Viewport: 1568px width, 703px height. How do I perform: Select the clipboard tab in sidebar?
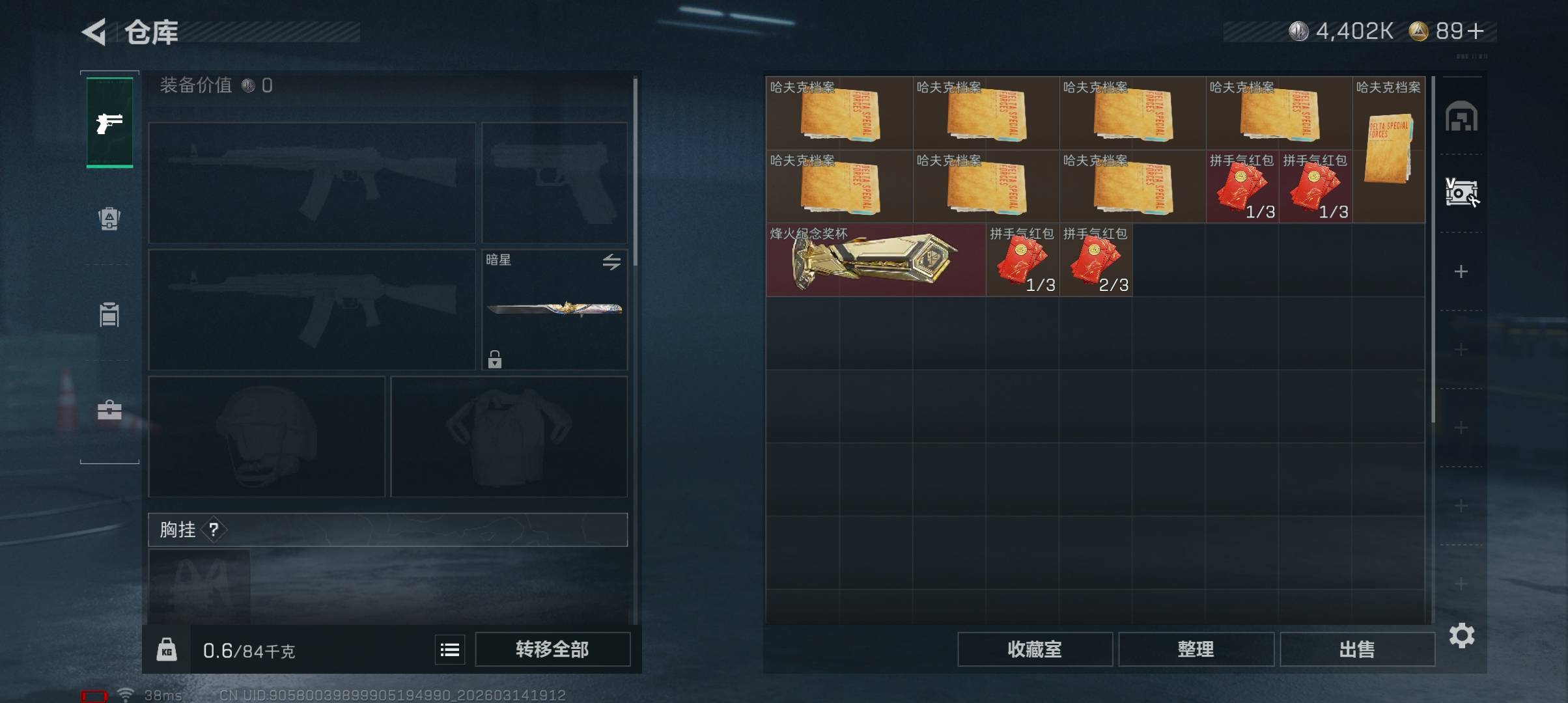(x=109, y=315)
